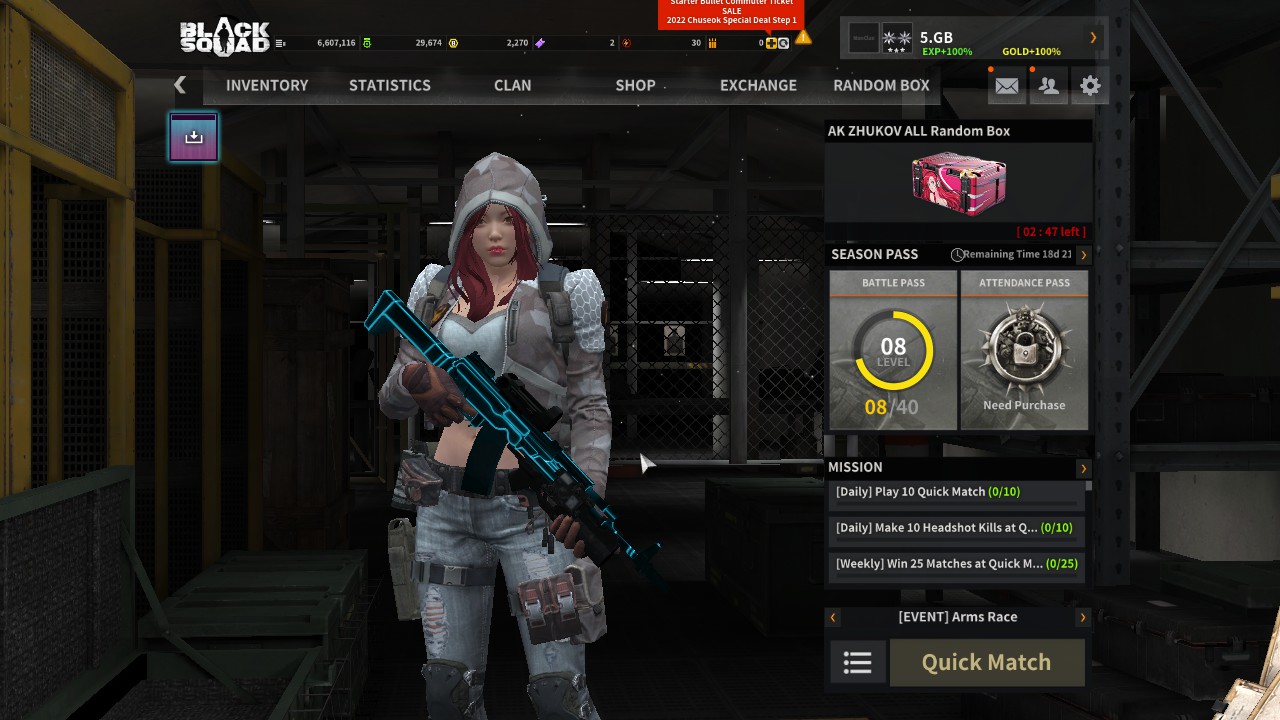Open the Exchange tab
1280x720 pixels.
coord(758,85)
